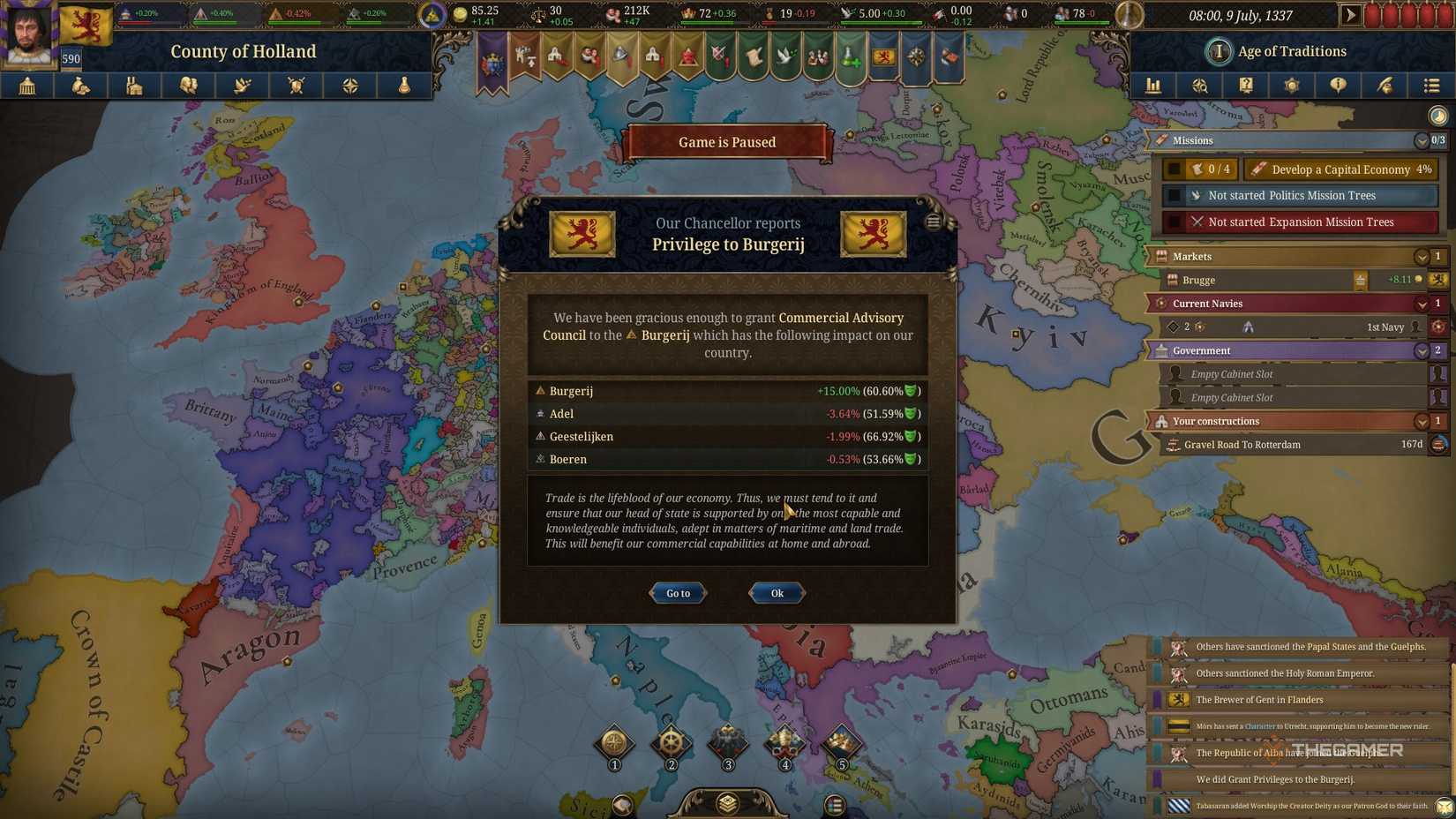Collapse the Current Navies section
Viewport: 1456px width, 819px height.
(x=1421, y=303)
